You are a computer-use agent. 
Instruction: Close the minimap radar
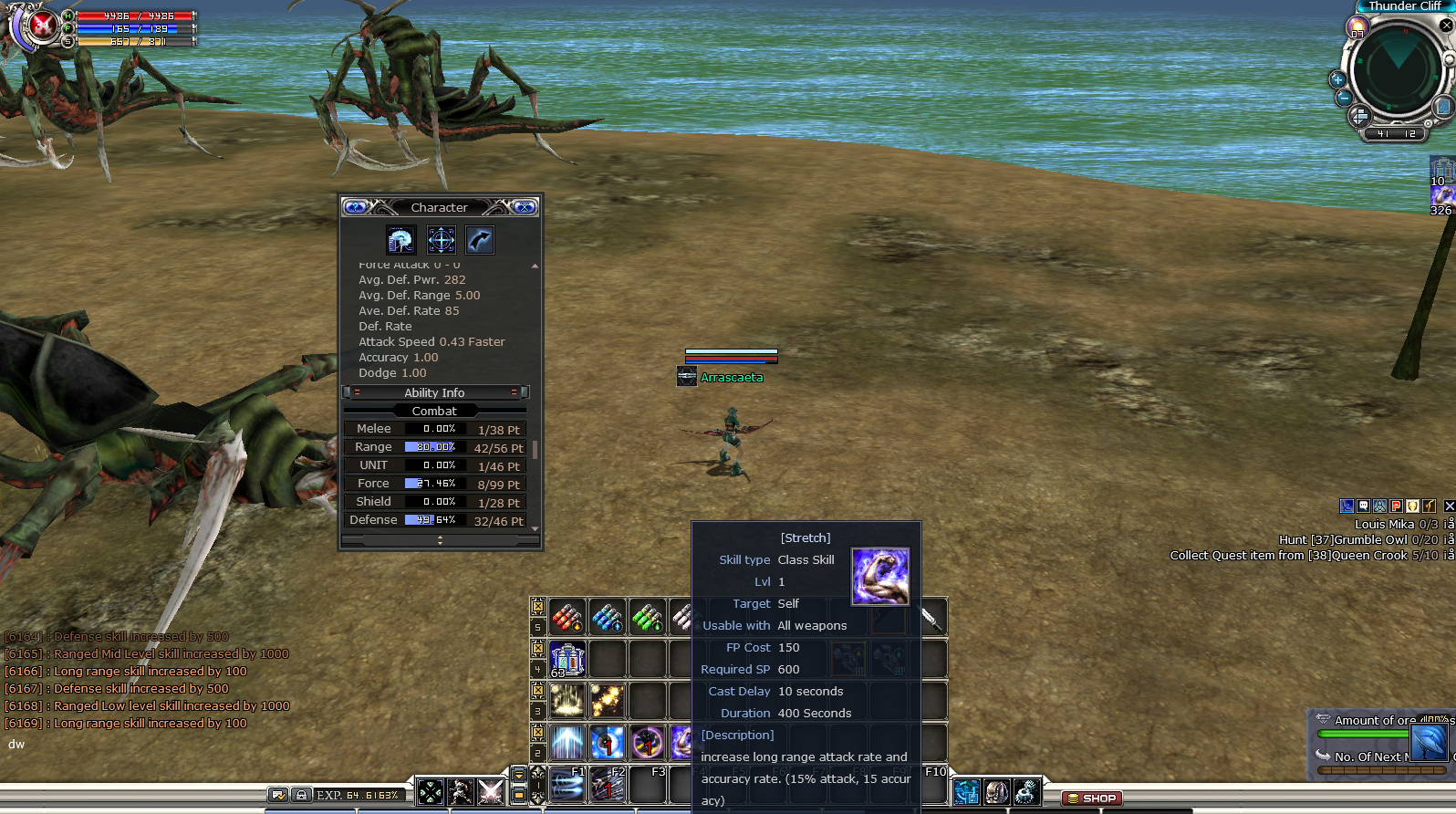pyautogui.click(x=1446, y=26)
